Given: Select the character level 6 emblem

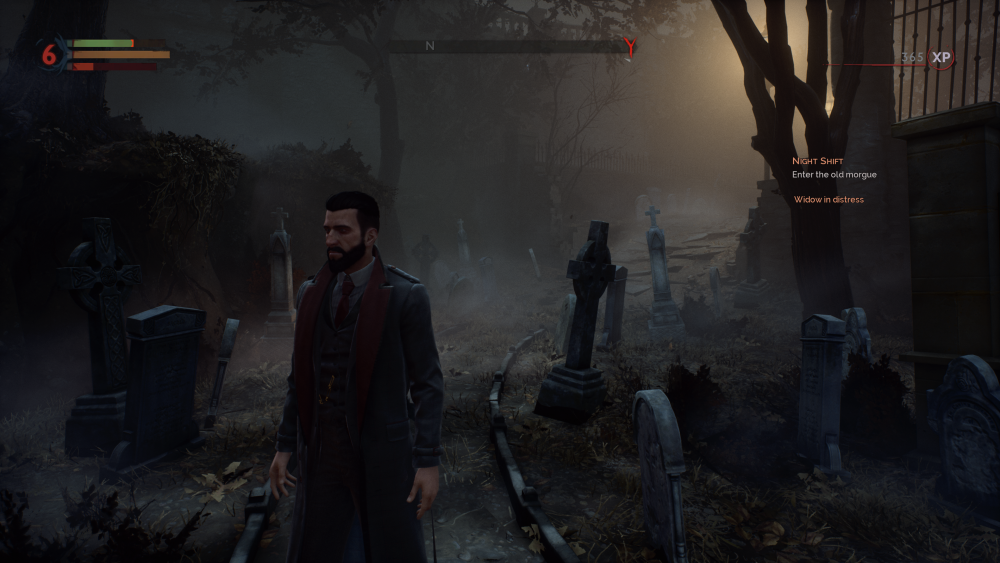Looking at the screenshot, I should coord(50,55).
